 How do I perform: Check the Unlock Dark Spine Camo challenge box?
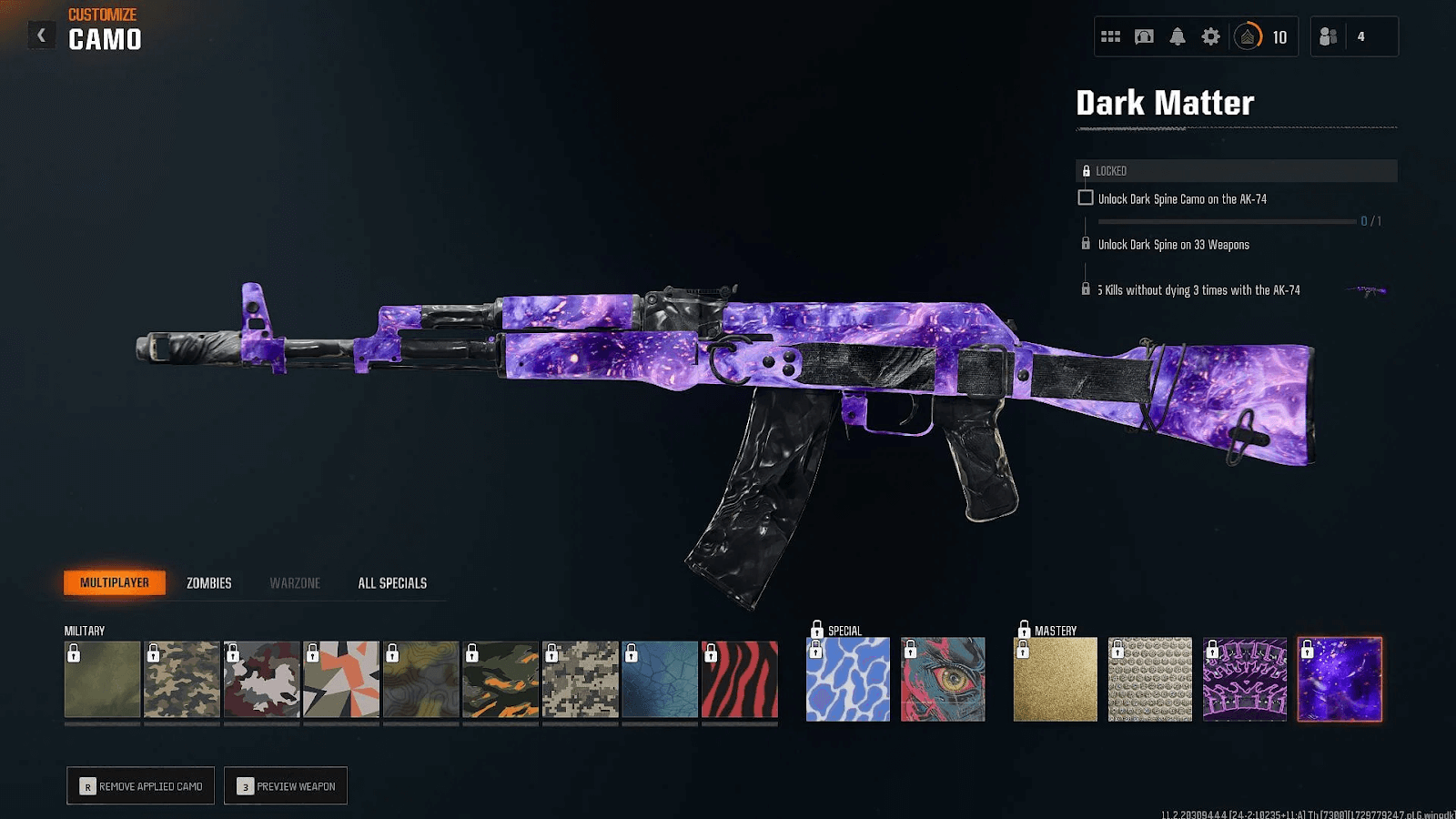(1086, 197)
